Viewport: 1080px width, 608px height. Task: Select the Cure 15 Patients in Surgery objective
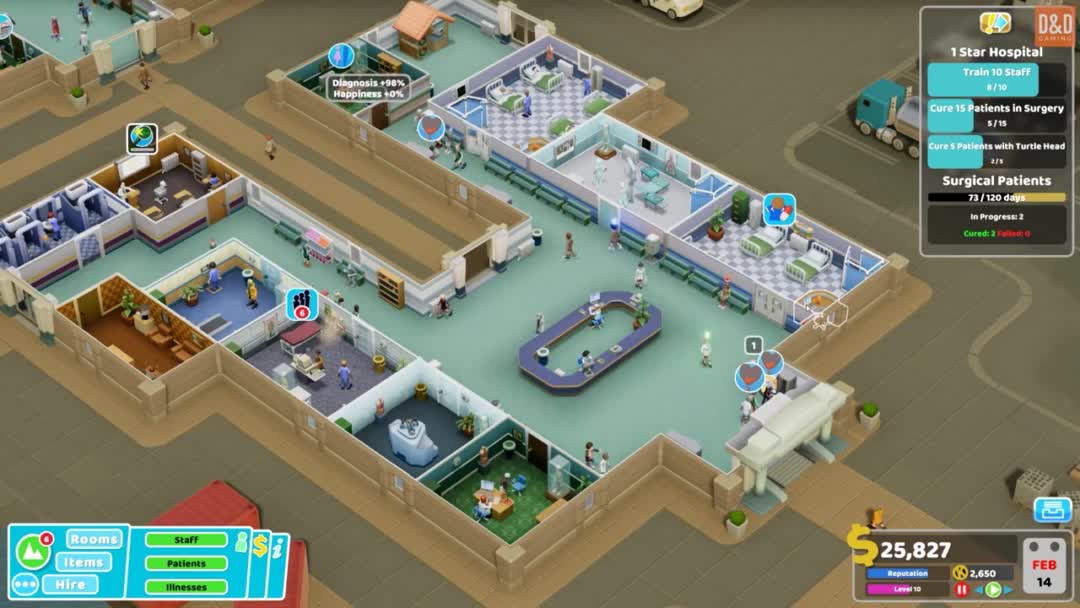[996, 115]
